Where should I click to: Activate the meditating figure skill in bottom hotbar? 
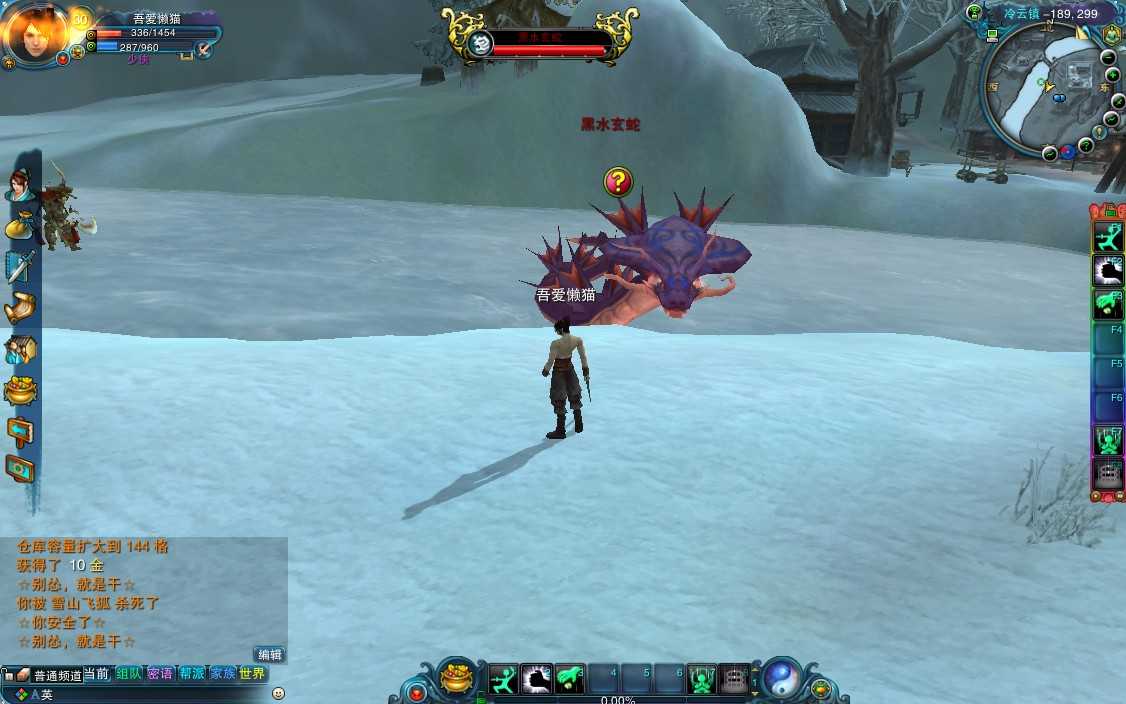702,679
